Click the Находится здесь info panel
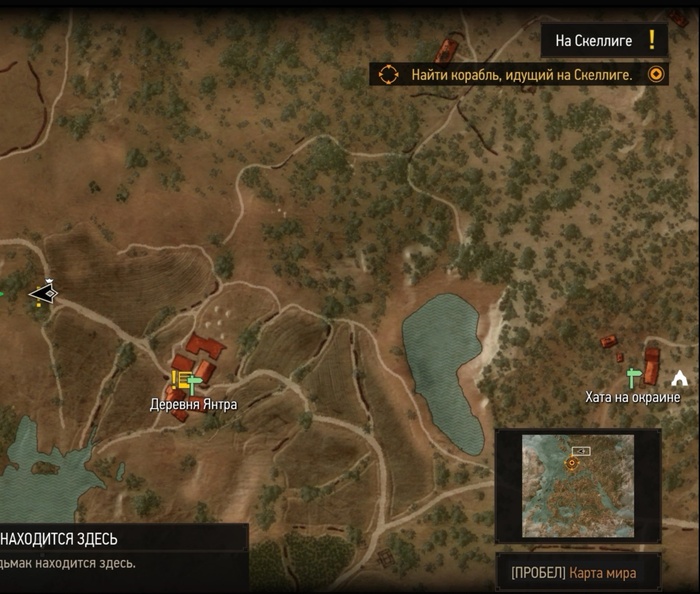Viewport: 700px width, 594px height. pyautogui.click(x=120, y=550)
